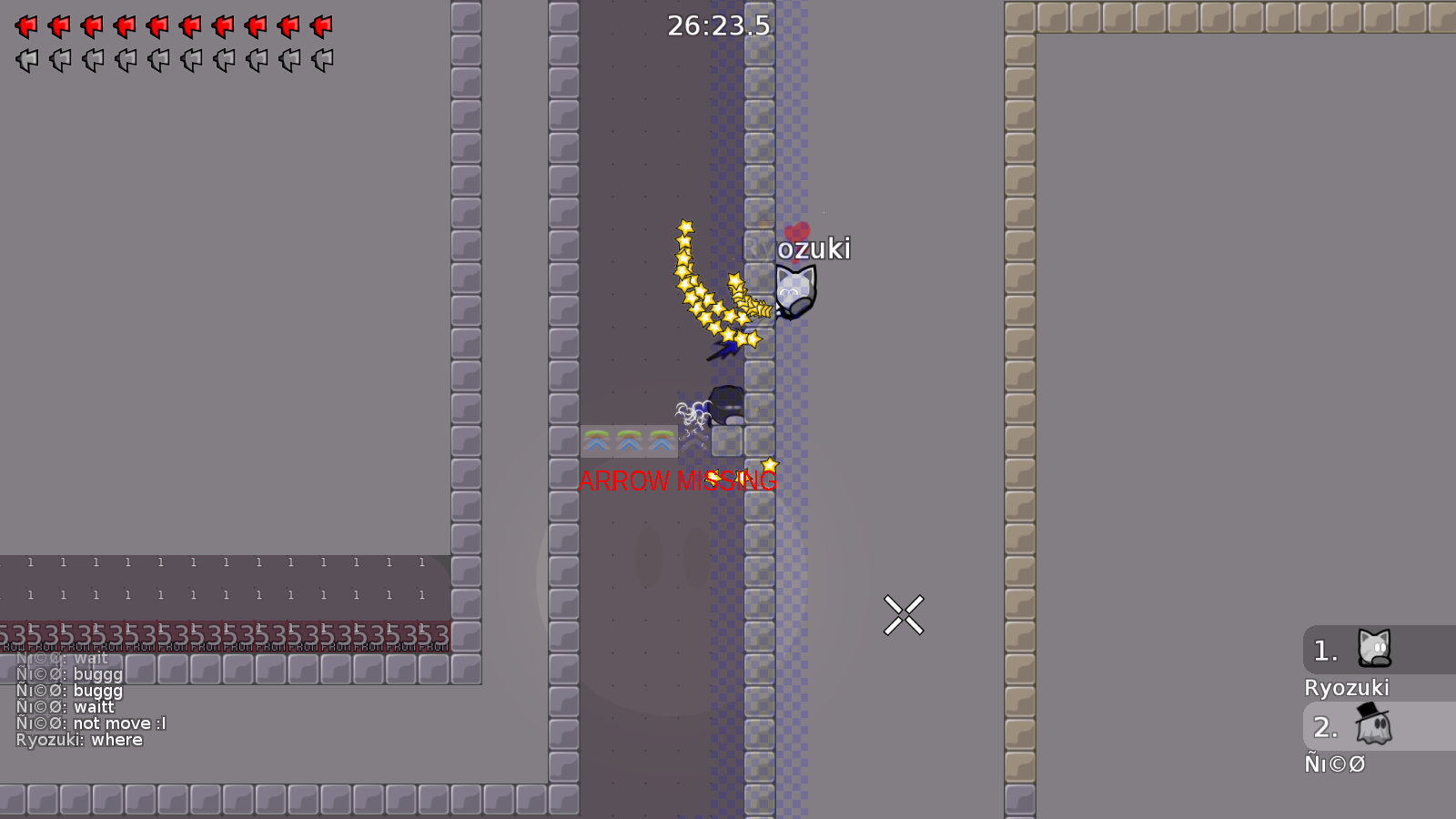
Task: Click the last red heart in the health row
Action: tap(321, 25)
